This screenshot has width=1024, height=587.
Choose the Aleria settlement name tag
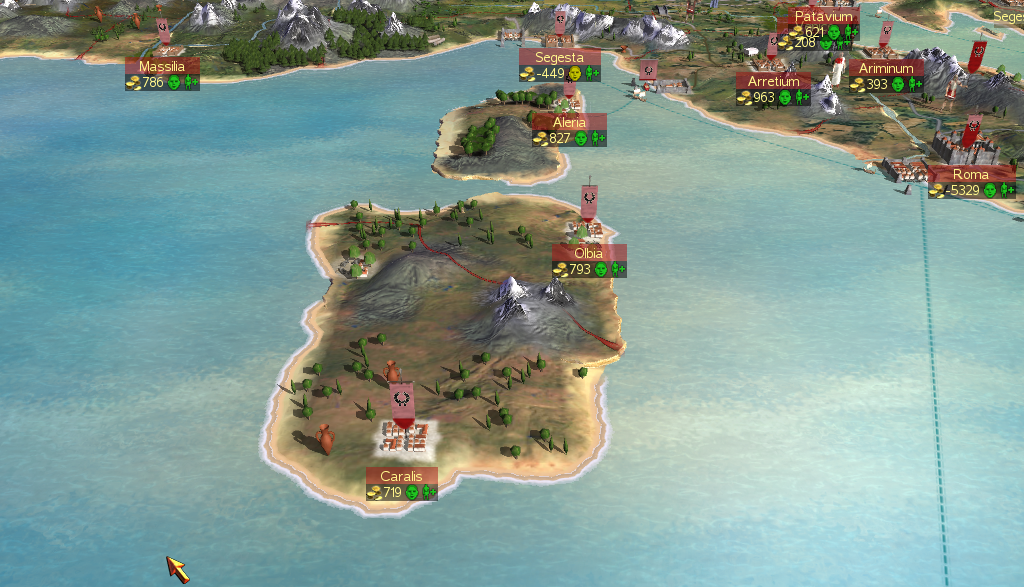click(569, 122)
